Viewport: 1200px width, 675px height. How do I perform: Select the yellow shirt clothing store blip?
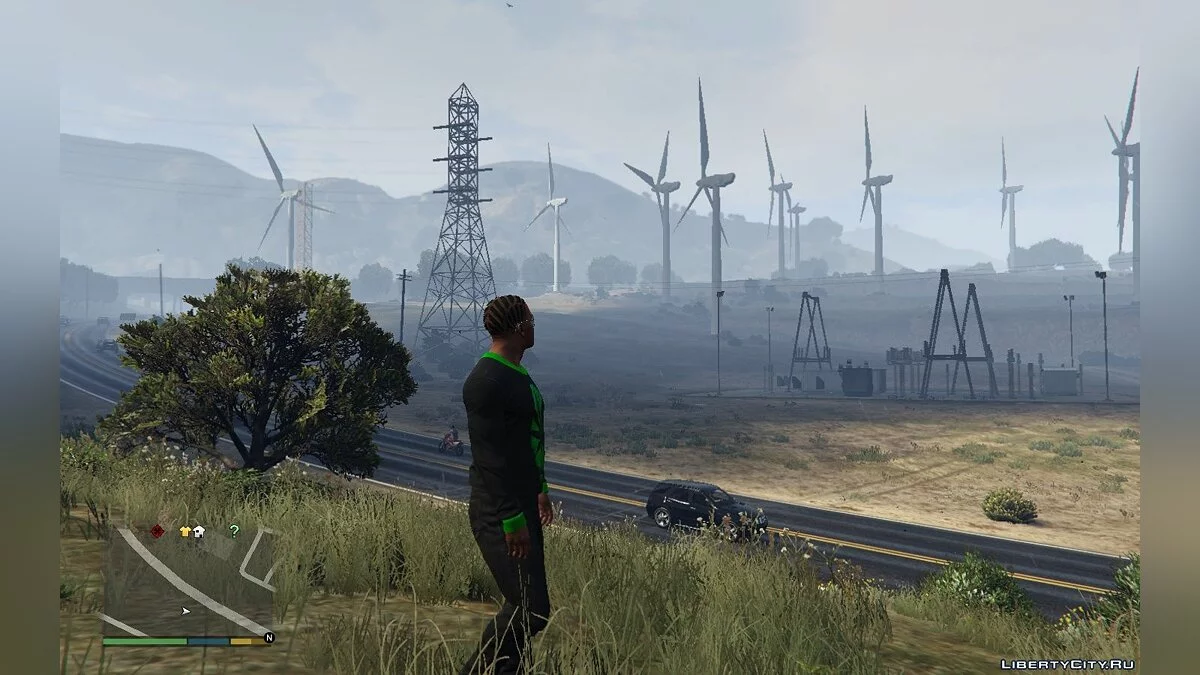(185, 532)
